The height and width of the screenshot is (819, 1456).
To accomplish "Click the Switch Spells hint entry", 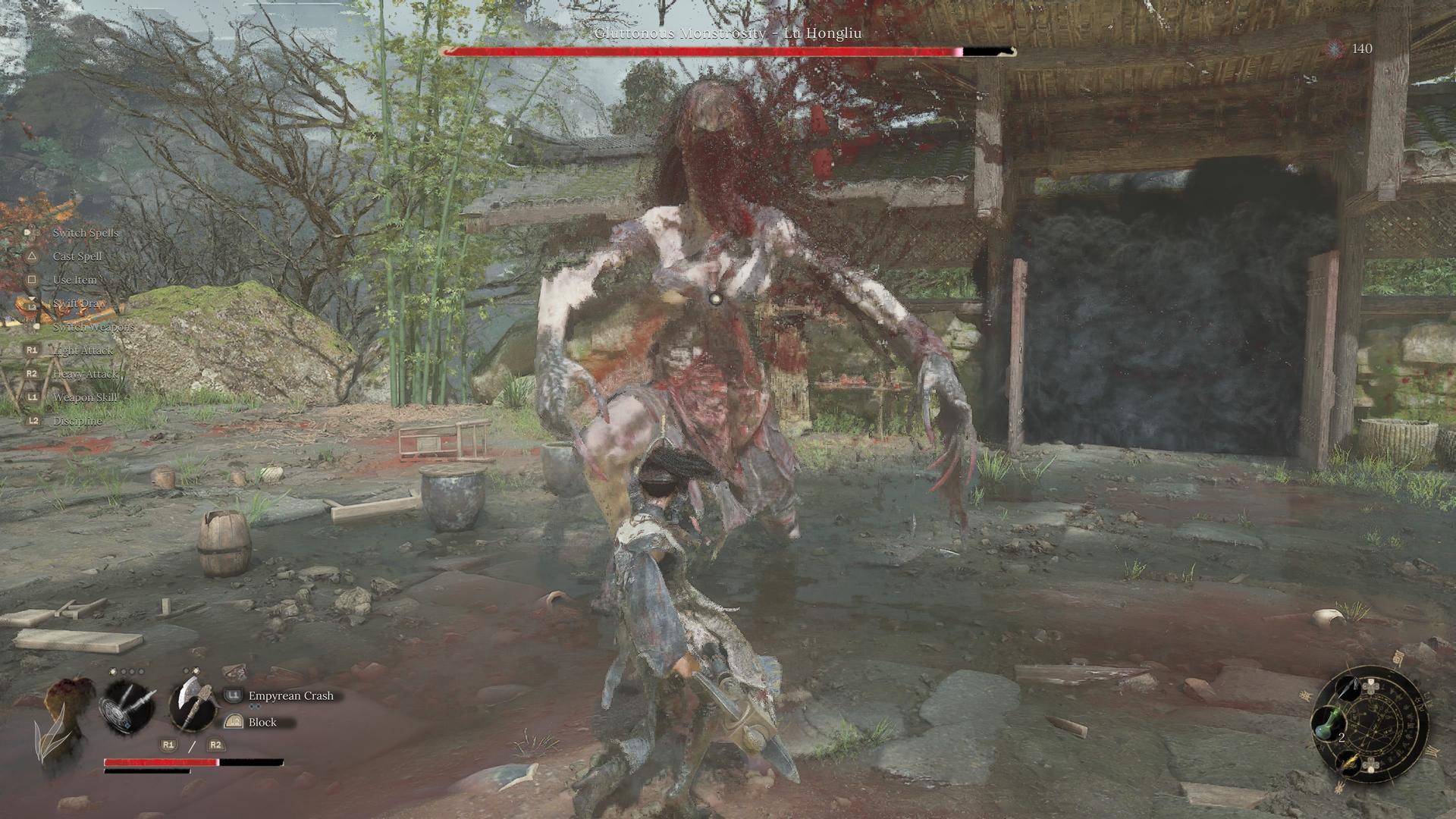I will 85,233.
